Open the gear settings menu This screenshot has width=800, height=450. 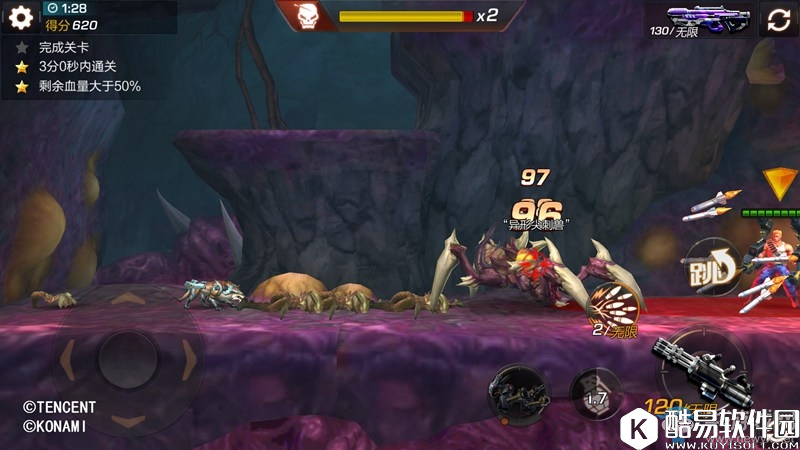(20, 18)
